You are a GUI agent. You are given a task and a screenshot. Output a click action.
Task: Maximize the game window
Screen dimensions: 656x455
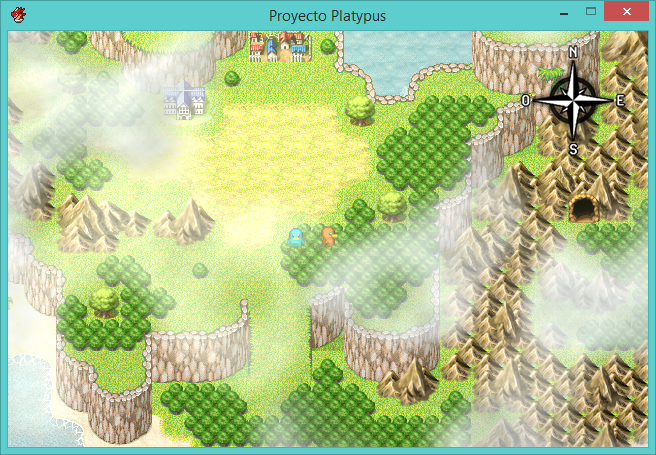[x=591, y=11]
